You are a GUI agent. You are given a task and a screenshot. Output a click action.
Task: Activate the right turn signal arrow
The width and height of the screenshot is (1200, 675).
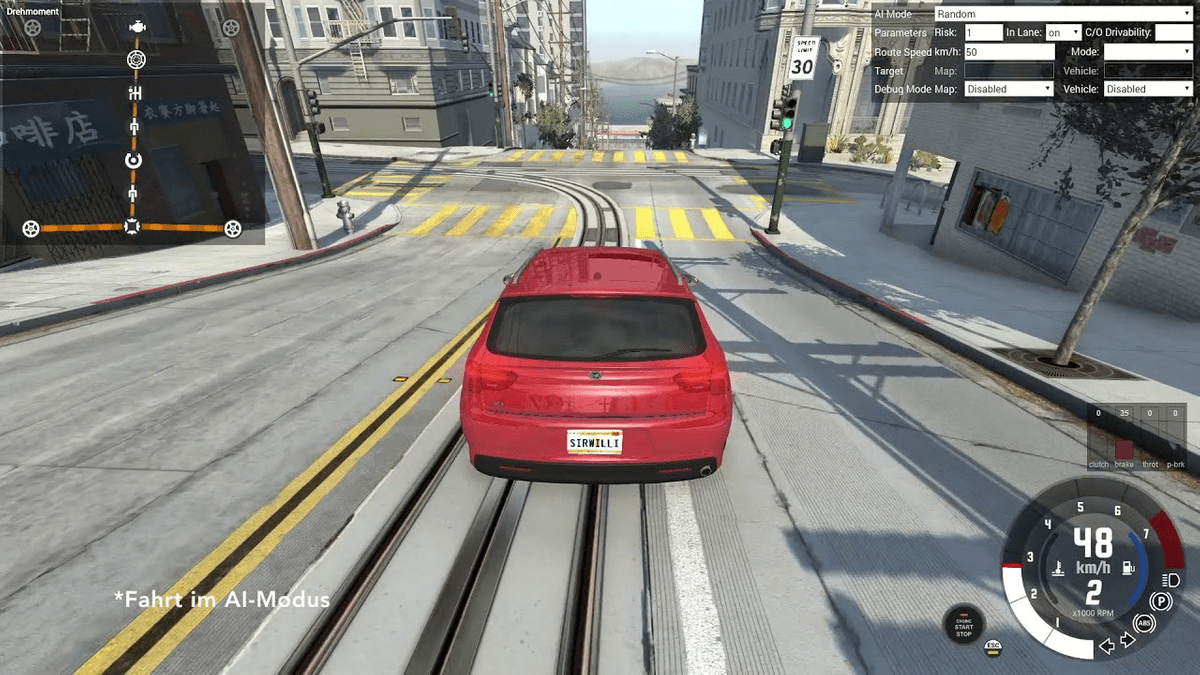click(1127, 641)
